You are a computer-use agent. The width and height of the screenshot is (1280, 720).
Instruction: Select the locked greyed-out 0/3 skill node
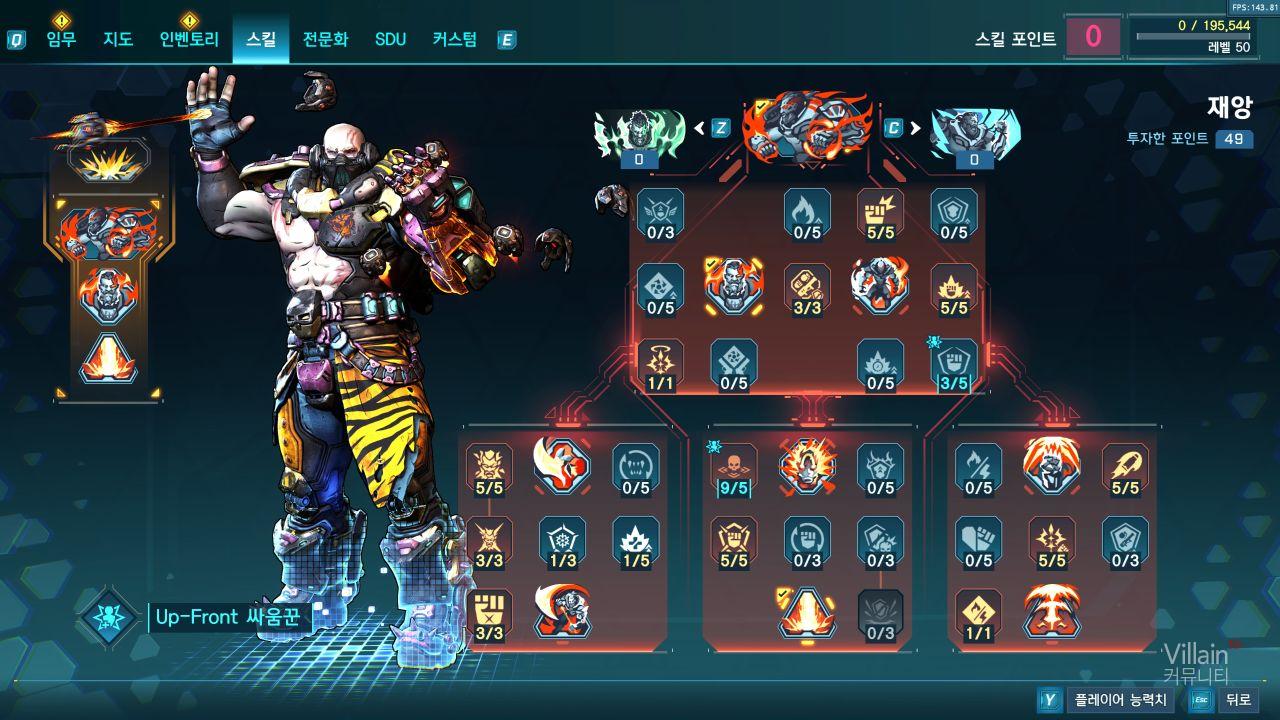tap(880, 614)
